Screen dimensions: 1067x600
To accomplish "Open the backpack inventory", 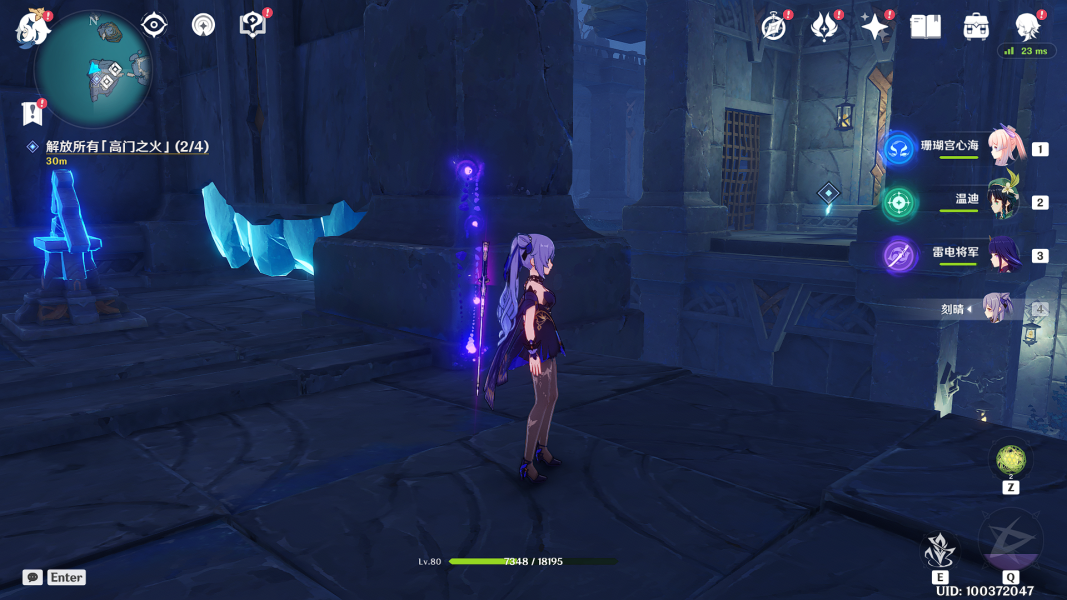I will (976, 27).
